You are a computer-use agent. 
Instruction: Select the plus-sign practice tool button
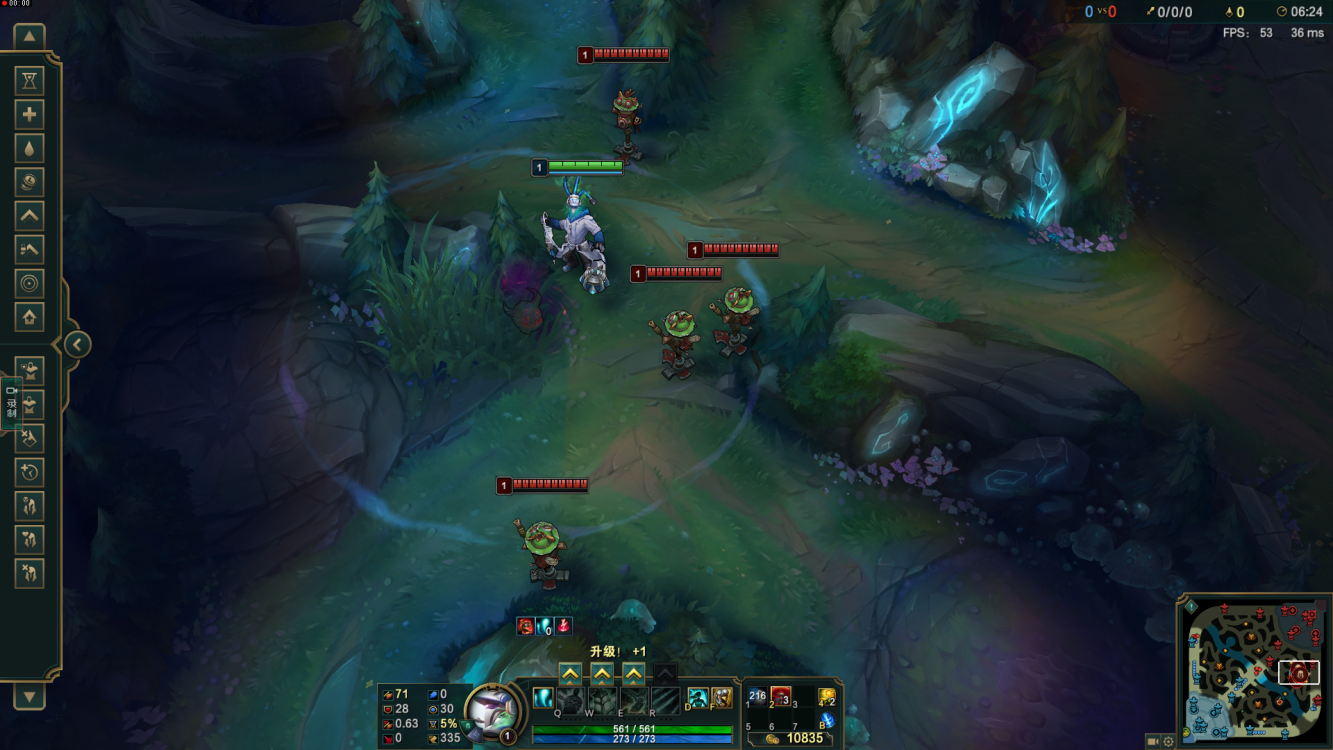coord(29,115)
